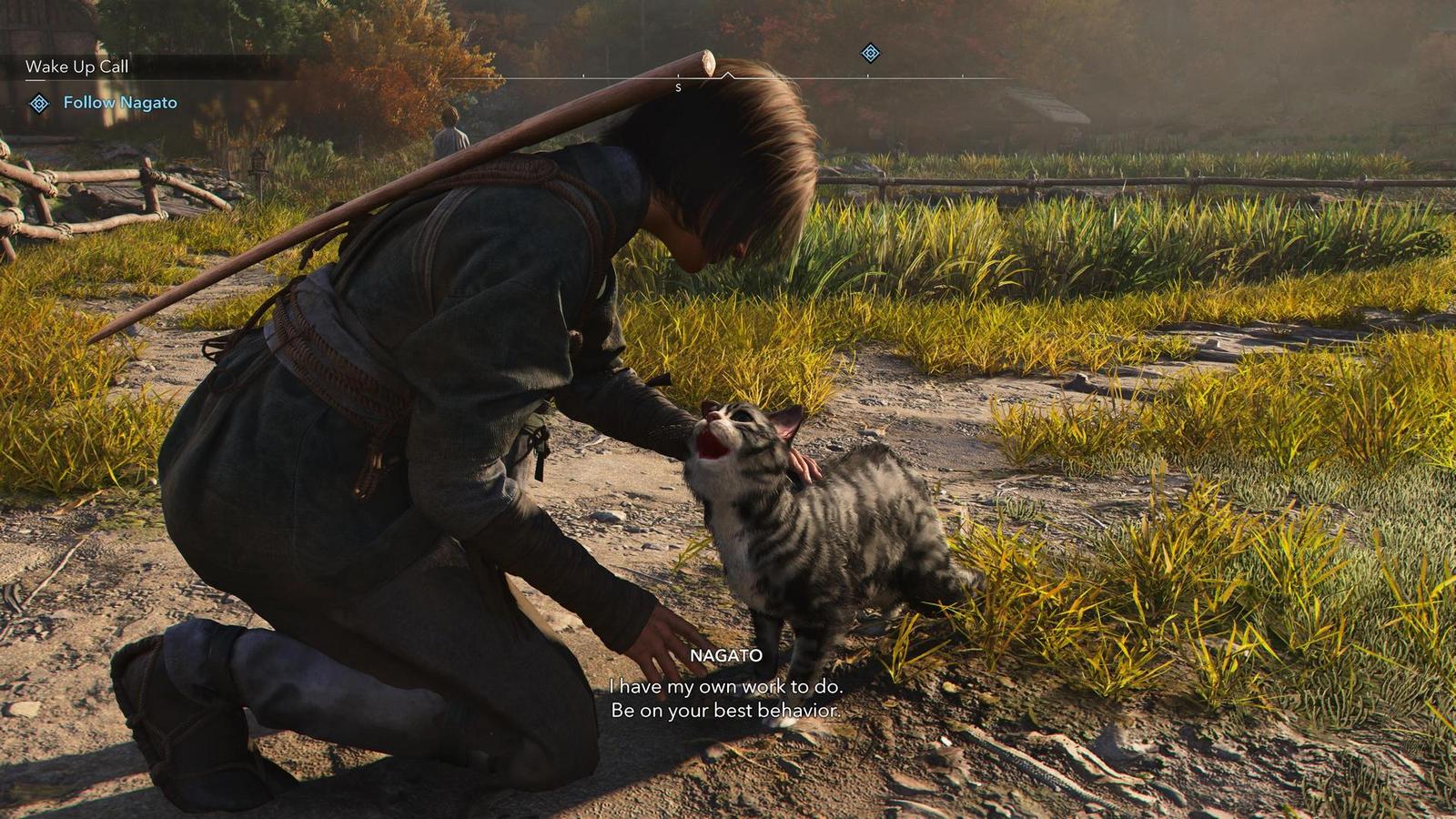Click the rightmost tick on the compass bar
Viewport: 1456px width, 819px height.
click(963, 76)
